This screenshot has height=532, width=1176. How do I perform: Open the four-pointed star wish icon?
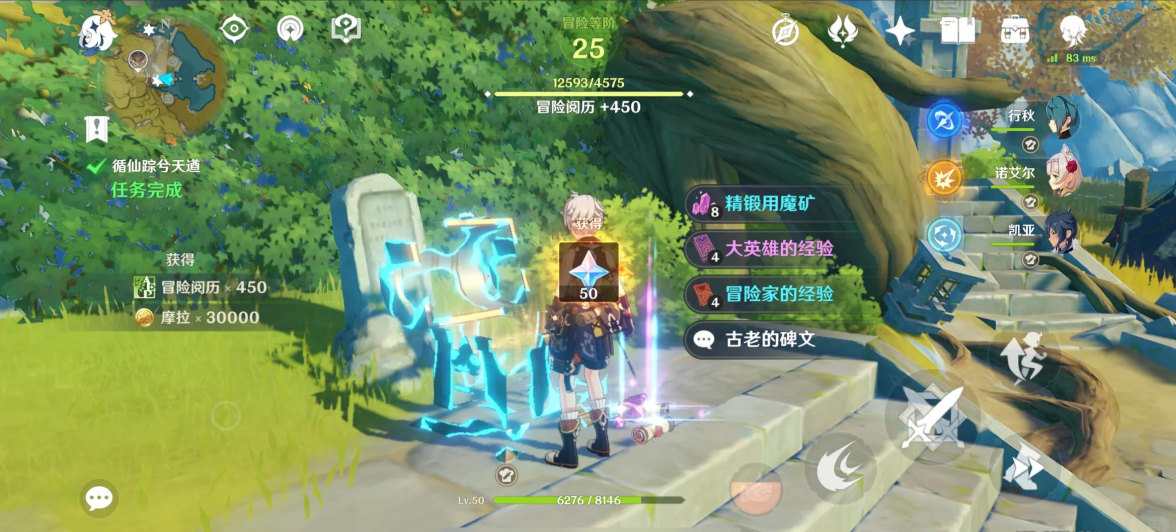(x=900, y=32)
